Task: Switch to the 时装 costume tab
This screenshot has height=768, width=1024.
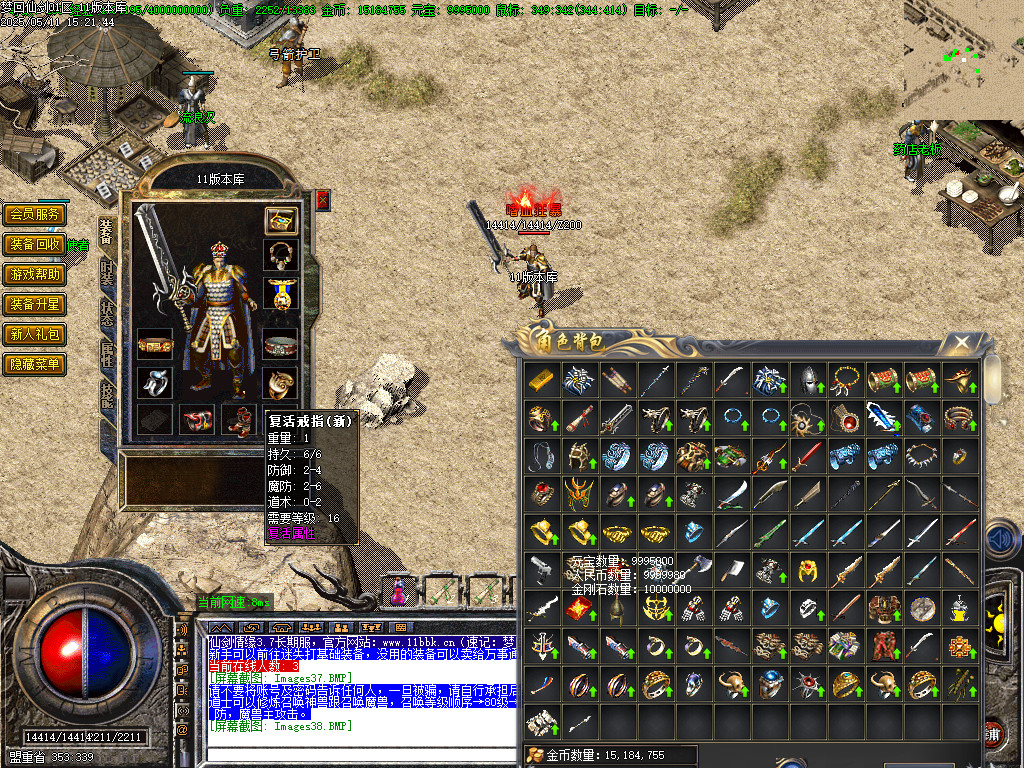Action: [107, 272]
